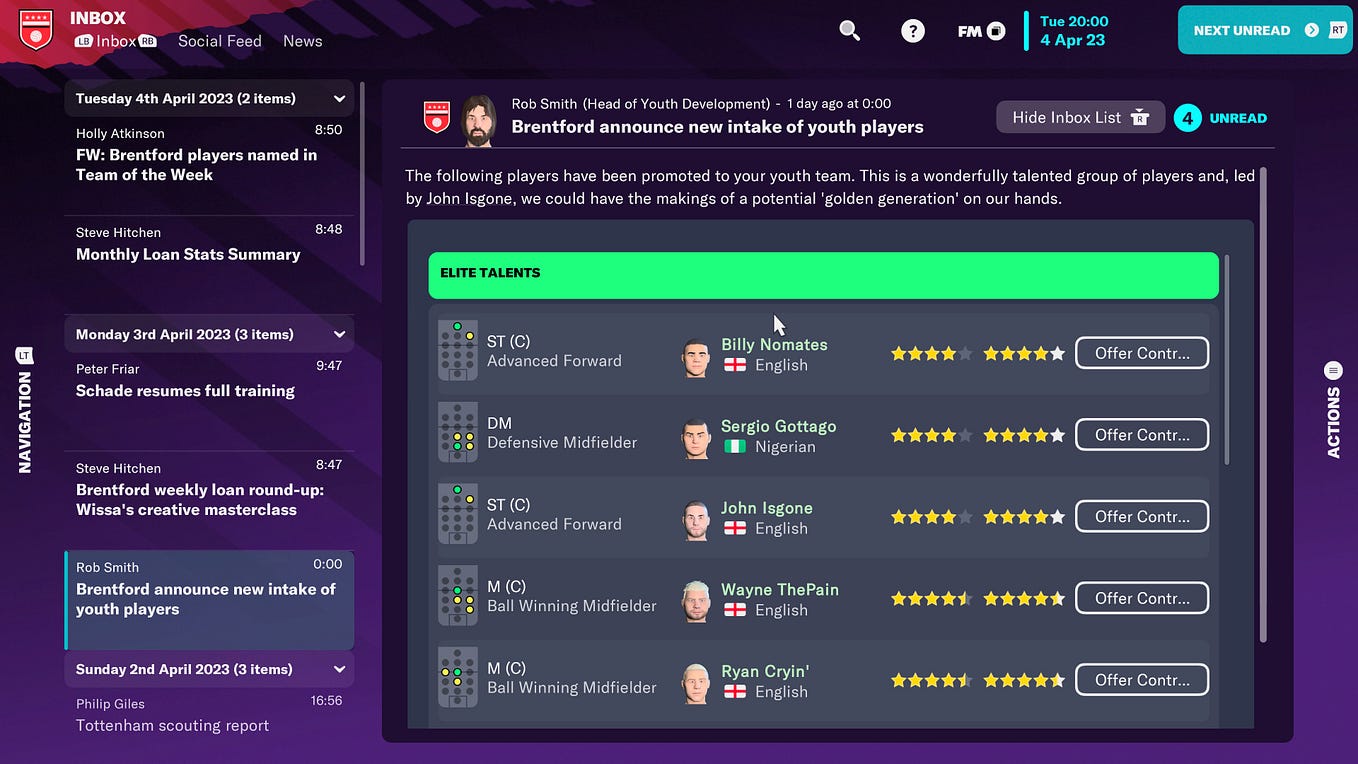
Task: Click the blue unread count badge
Action: pos(1187,117)
